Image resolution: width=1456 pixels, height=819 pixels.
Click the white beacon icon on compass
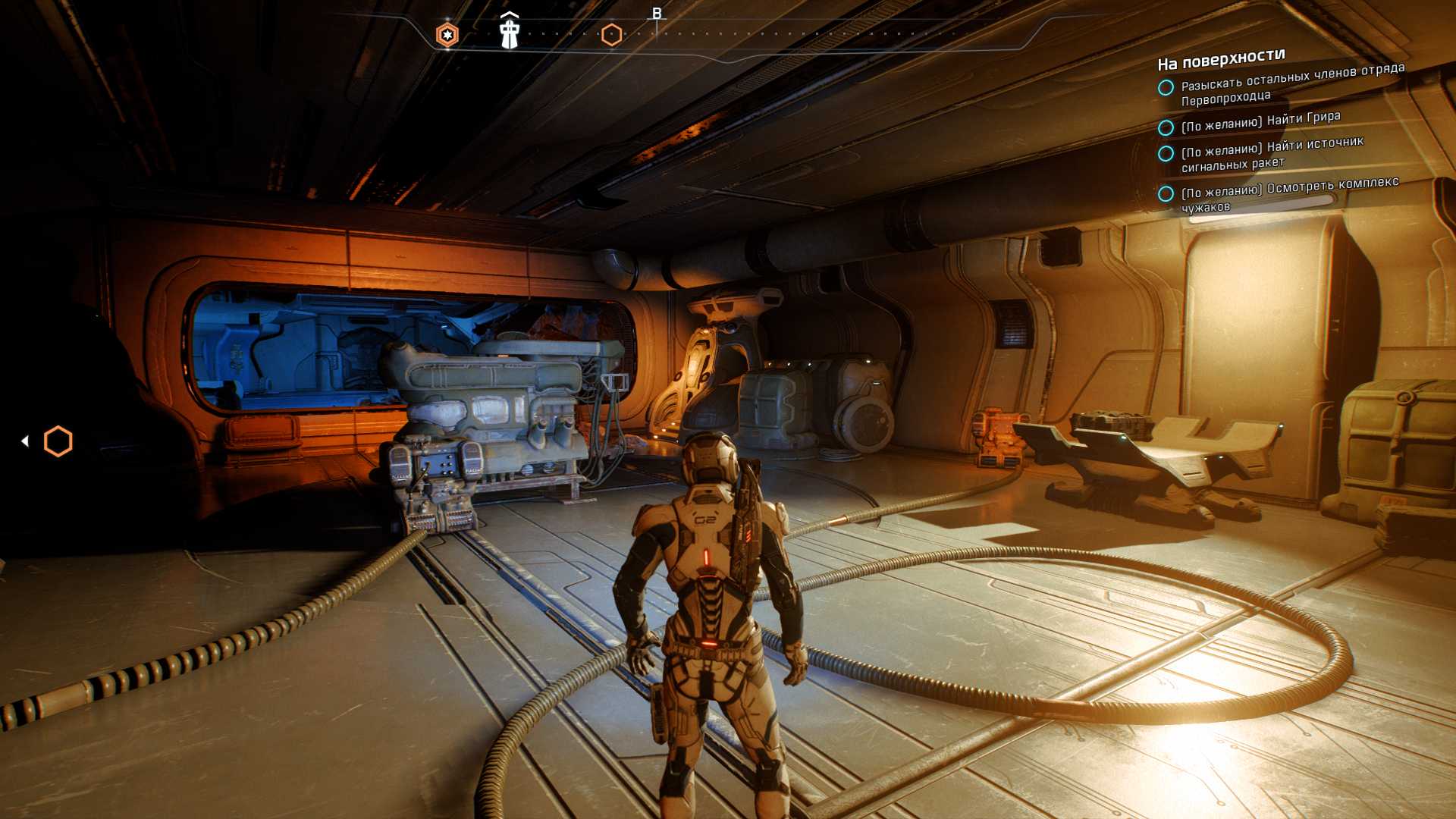point(510,33)
